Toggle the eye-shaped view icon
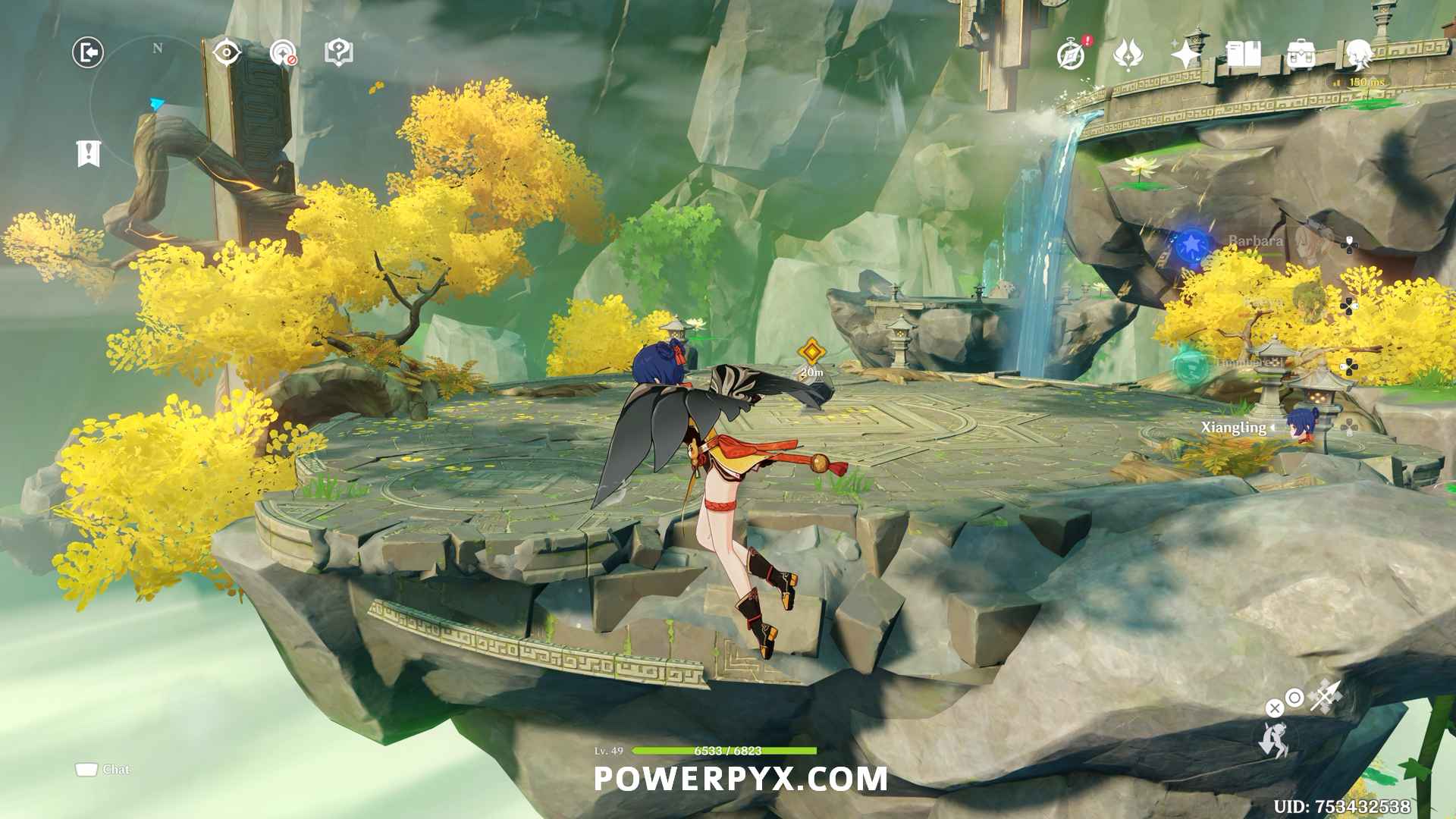The image size is (1456, 819). (227, 53)
